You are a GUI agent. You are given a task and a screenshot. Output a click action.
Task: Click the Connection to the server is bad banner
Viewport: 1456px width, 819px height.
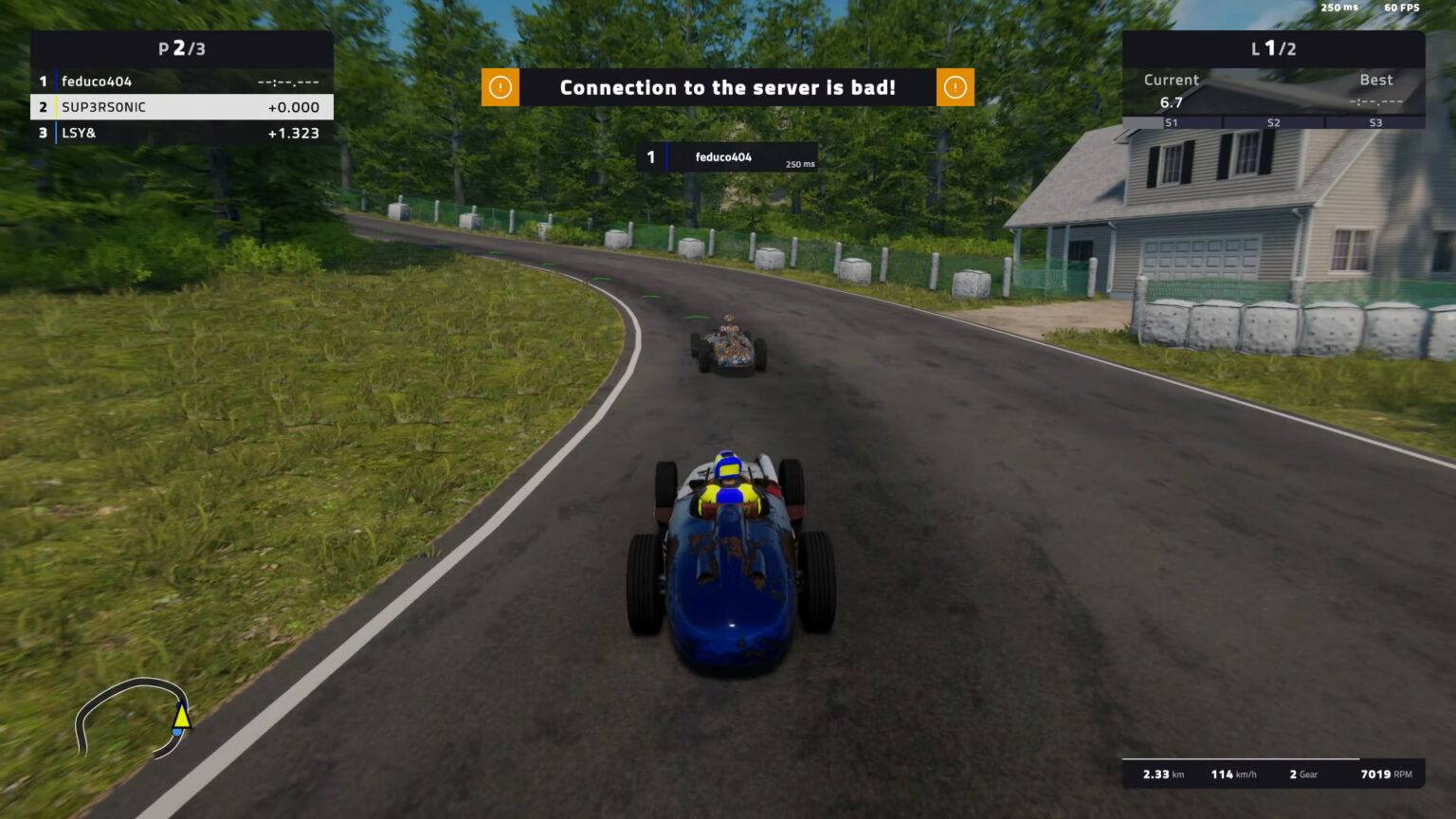click(728, 86)
